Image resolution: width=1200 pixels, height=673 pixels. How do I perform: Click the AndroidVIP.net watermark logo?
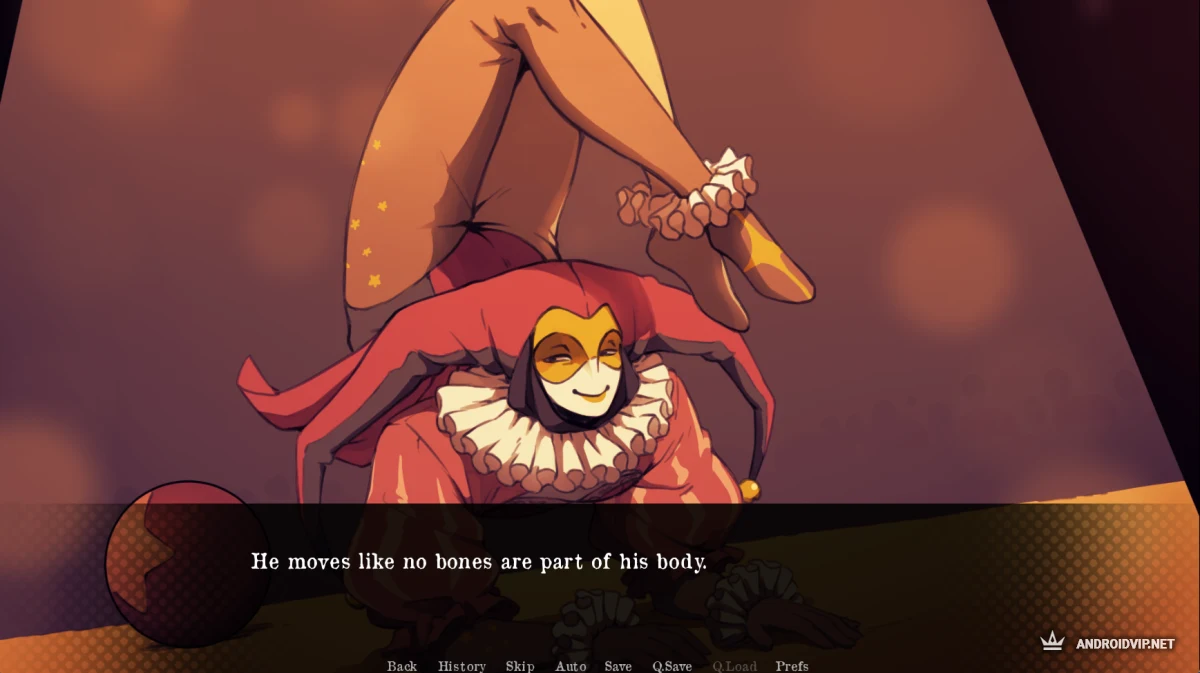point(1108,643)
